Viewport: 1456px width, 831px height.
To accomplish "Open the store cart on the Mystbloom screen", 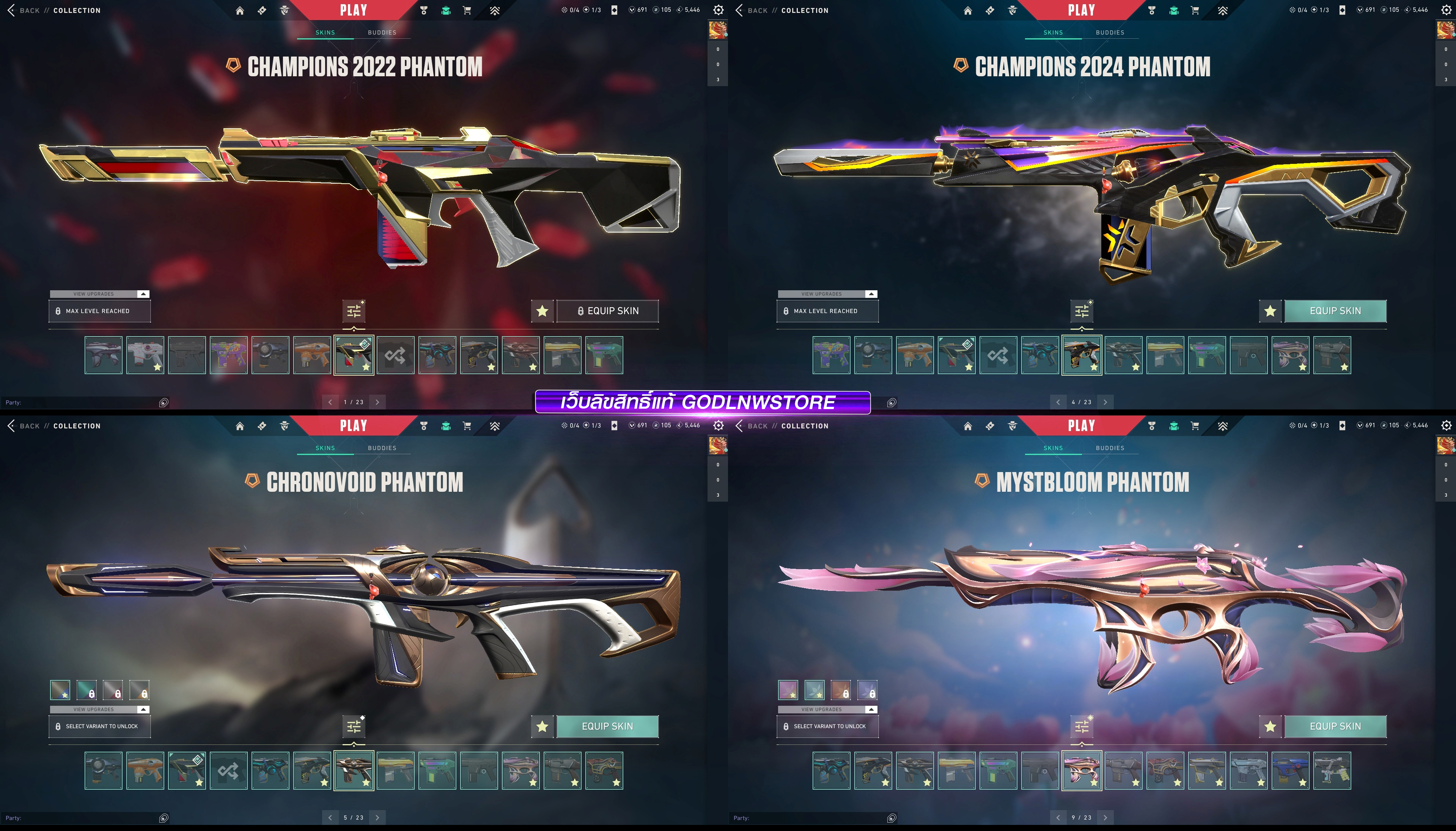I will tap(1195, 426).
